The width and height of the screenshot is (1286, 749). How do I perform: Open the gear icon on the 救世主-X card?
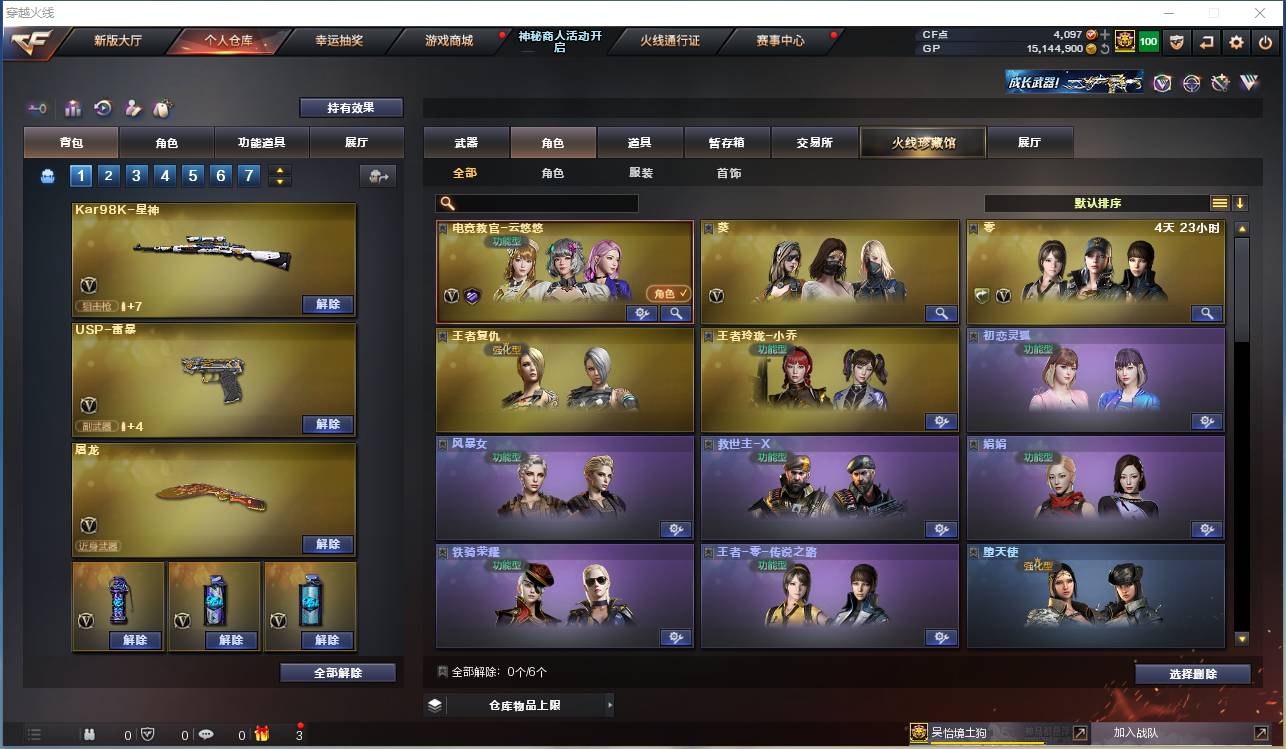coord(941,529)
